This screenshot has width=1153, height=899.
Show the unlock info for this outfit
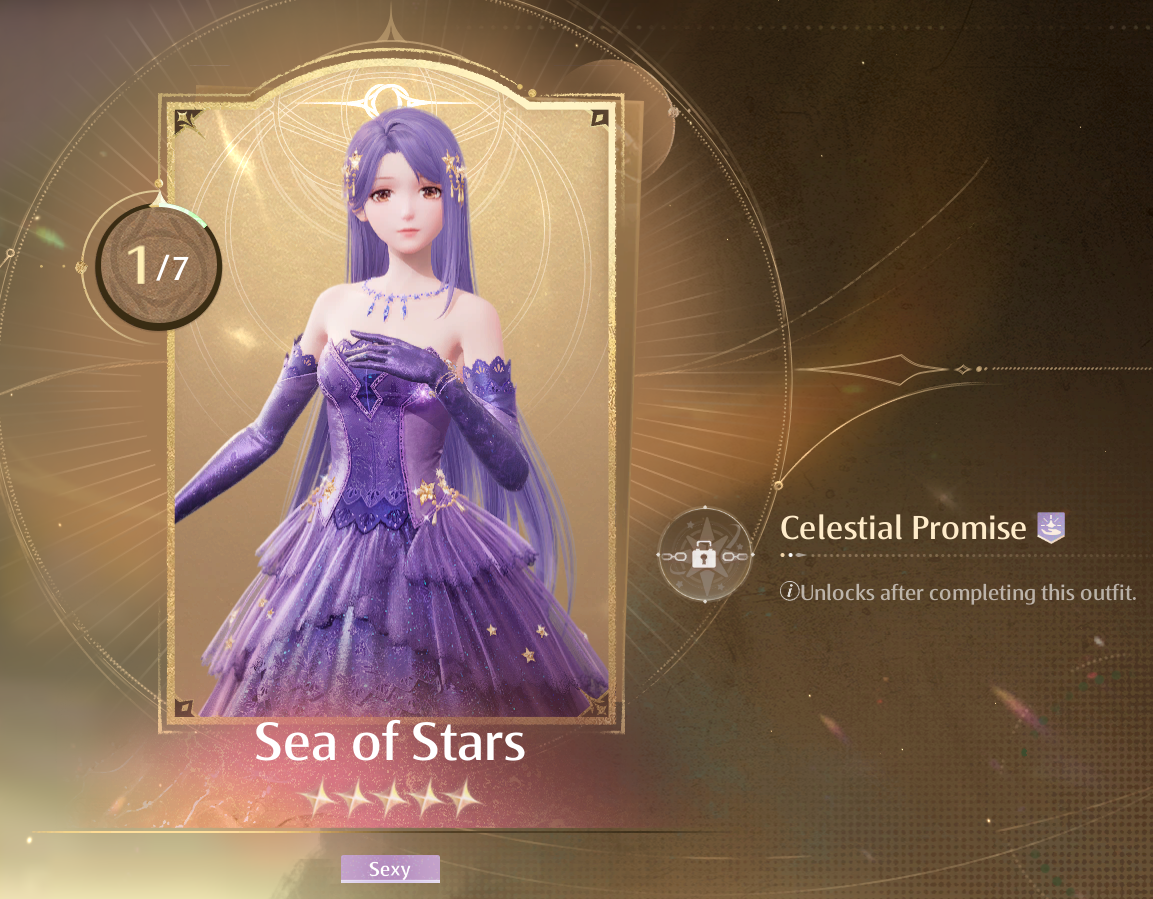click(790, 593)
